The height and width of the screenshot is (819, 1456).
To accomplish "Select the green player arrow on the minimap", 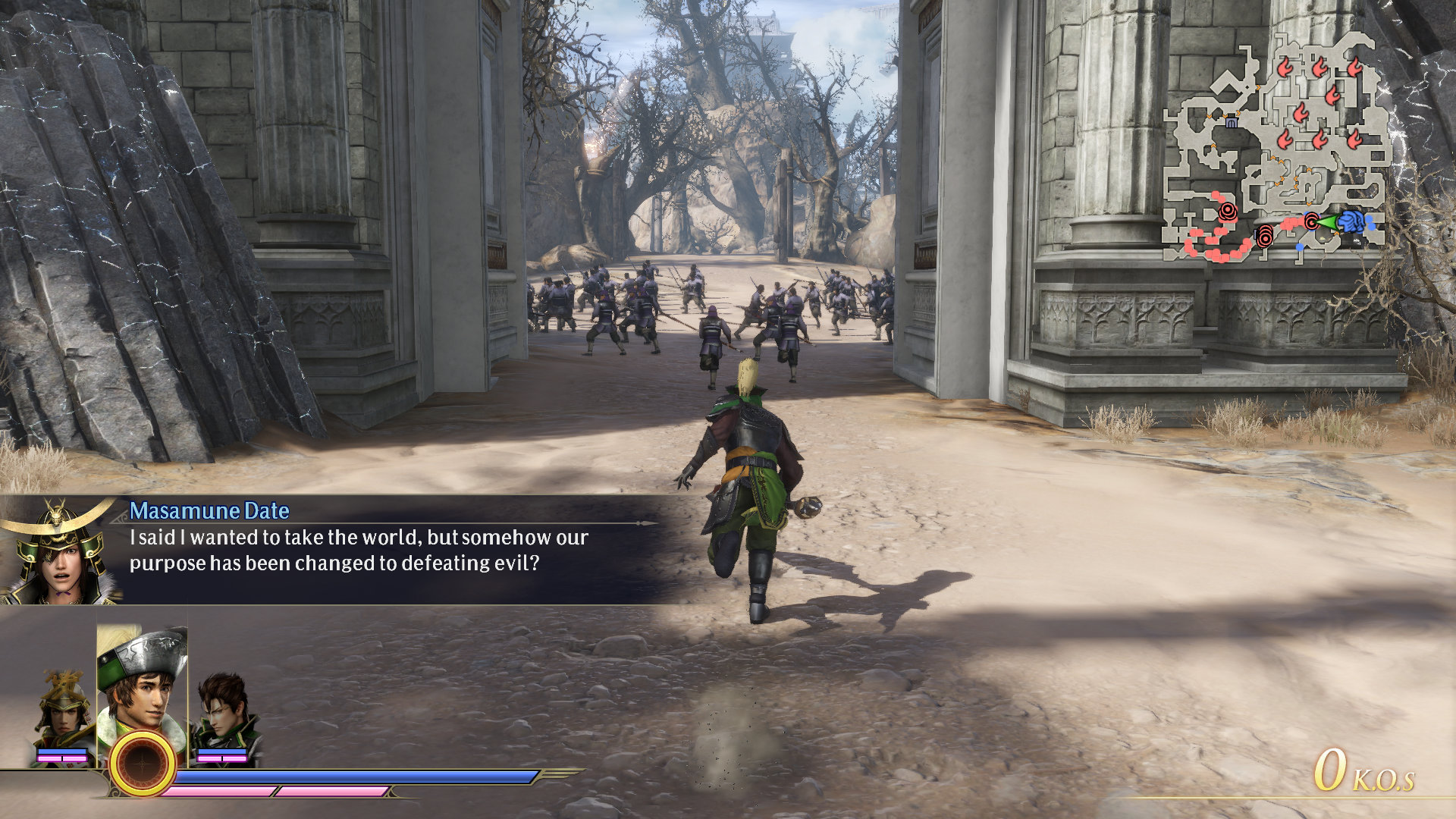I will pos(1330,223).
